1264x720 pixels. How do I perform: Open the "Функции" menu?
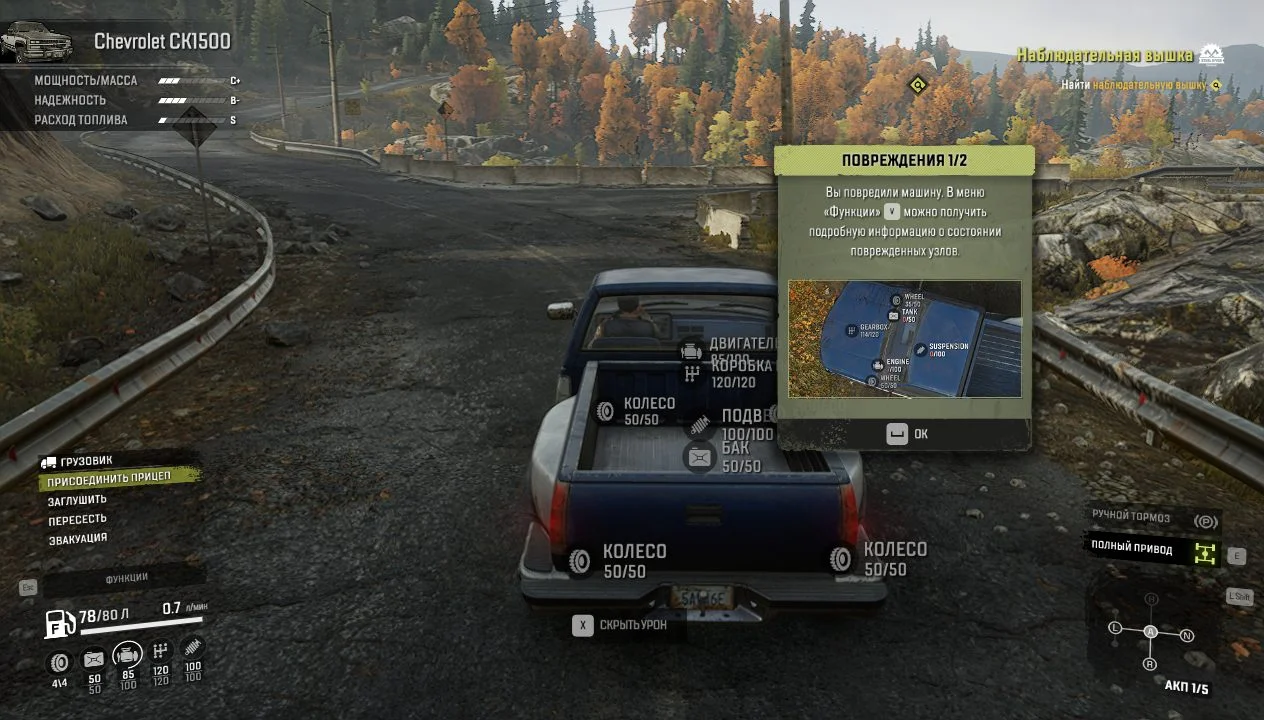pos(126,578)
